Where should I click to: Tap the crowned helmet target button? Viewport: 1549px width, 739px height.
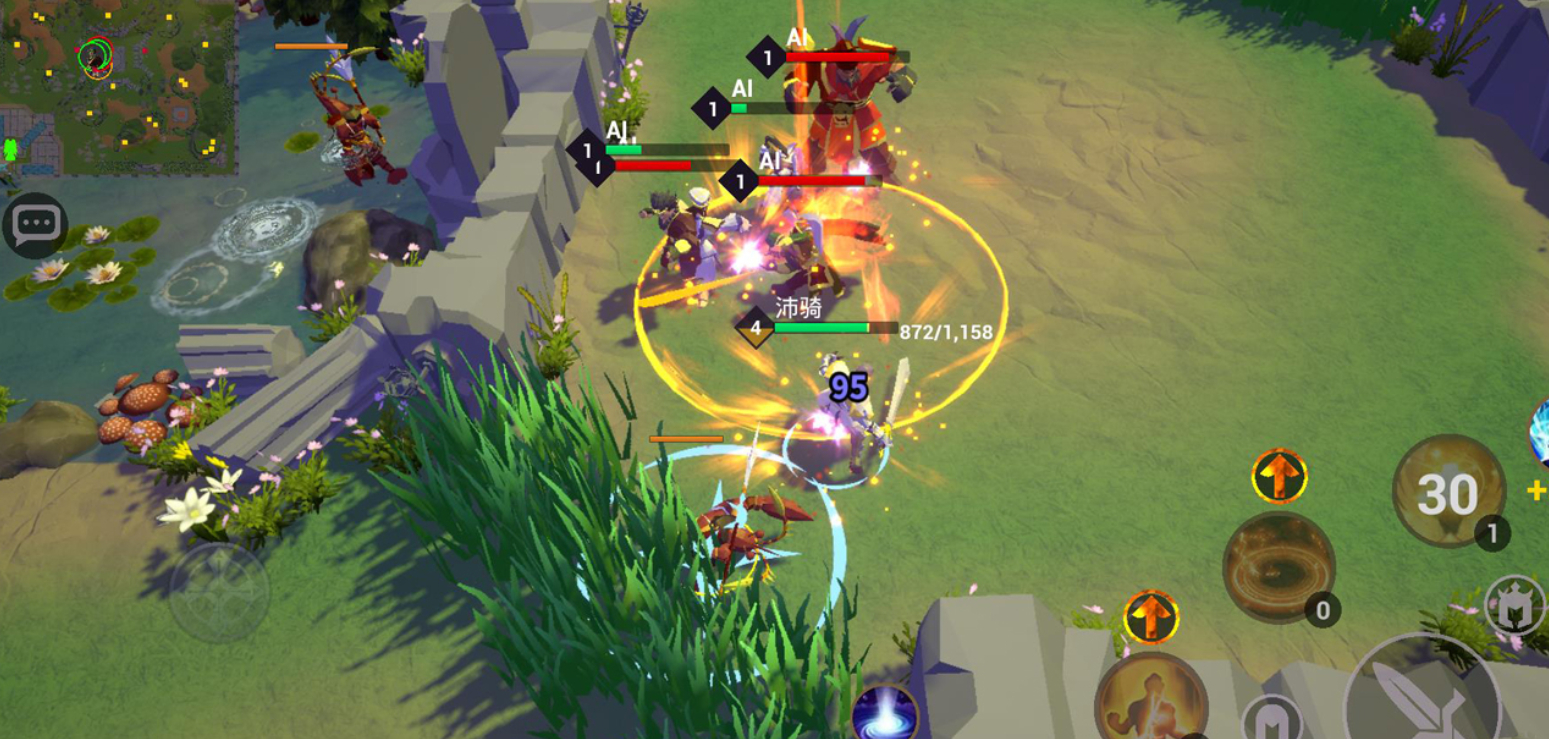click(x=1515, y=605)
